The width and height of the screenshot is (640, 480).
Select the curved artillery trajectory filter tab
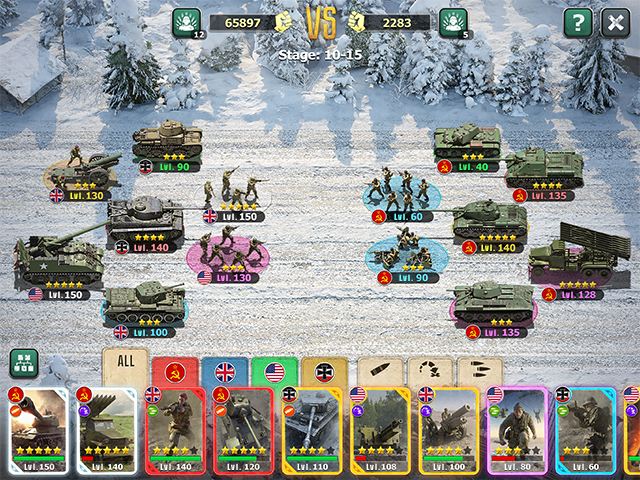point(431,372)
